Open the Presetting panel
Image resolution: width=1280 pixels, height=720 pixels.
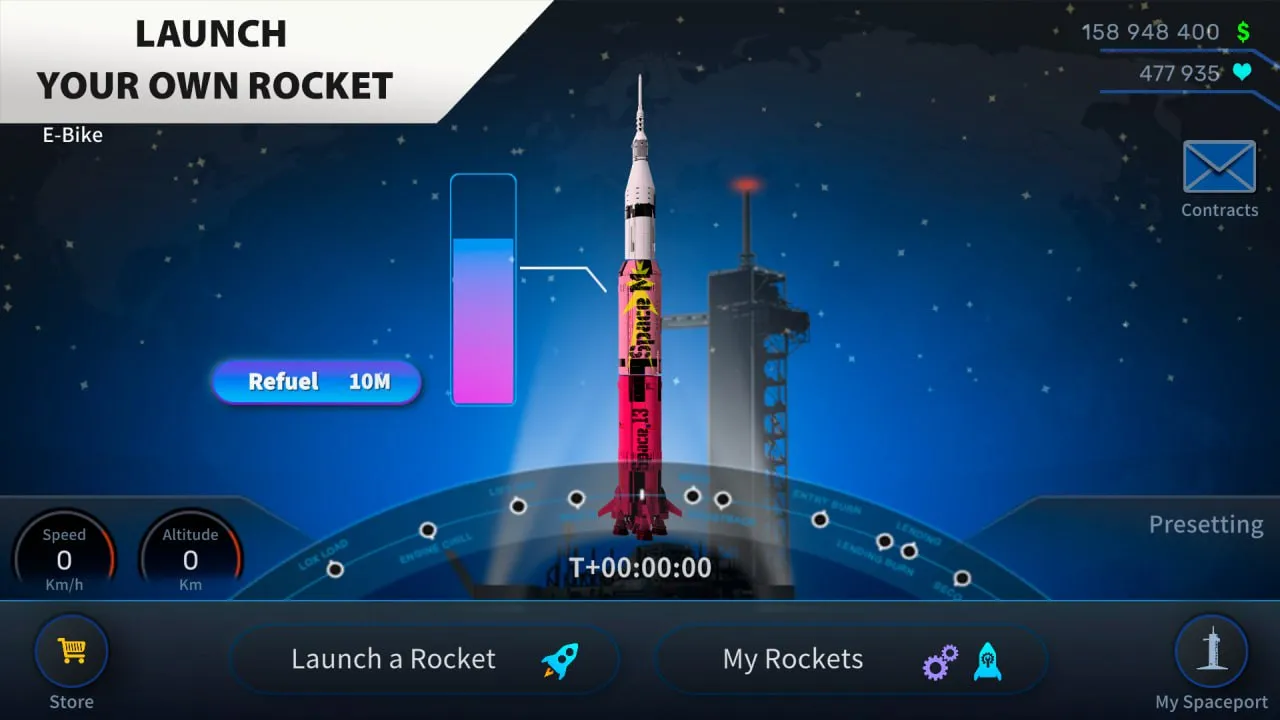tap(1205, 525)
